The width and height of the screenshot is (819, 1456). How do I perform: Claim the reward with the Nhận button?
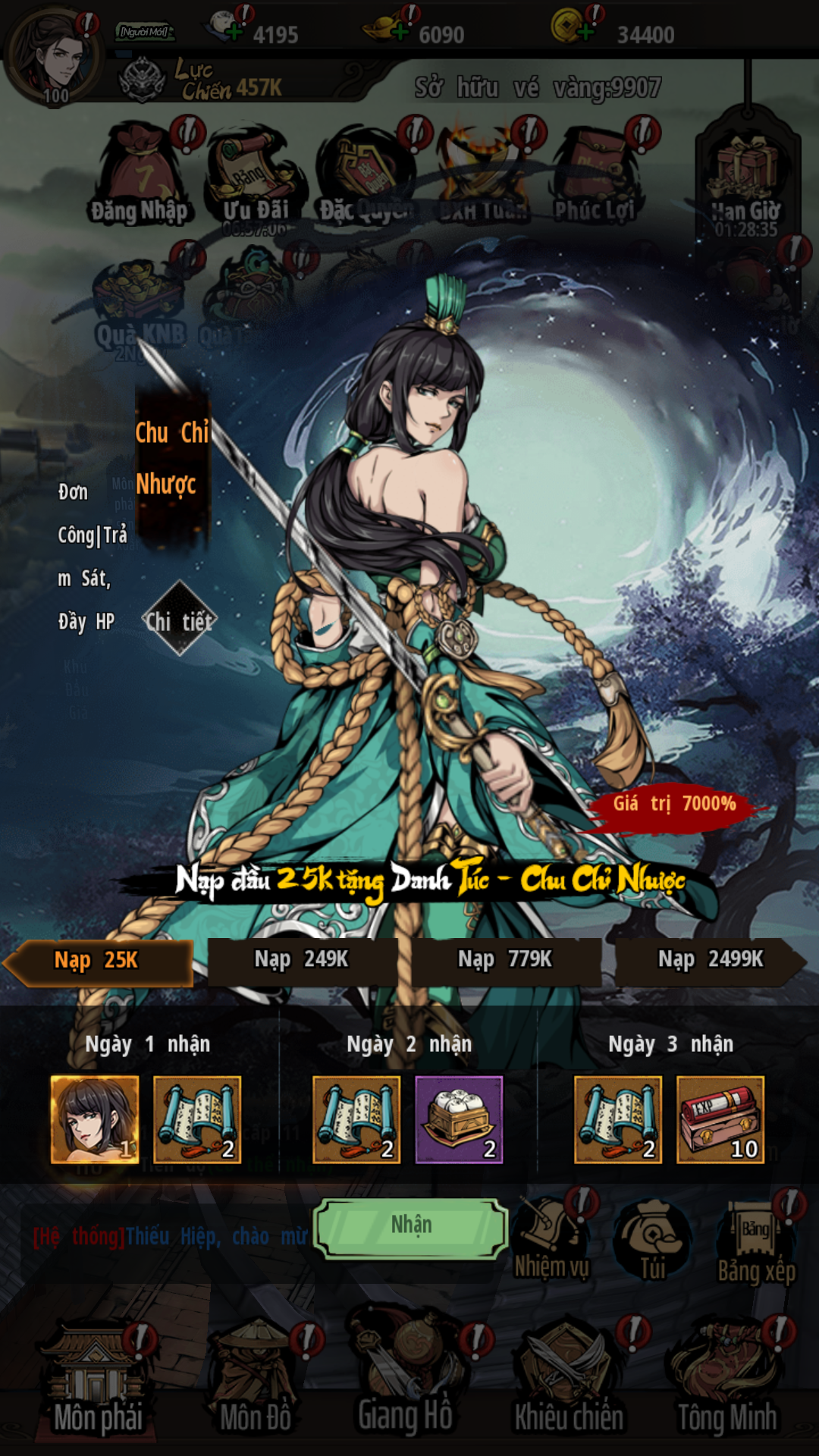(x=410, y=1227)
